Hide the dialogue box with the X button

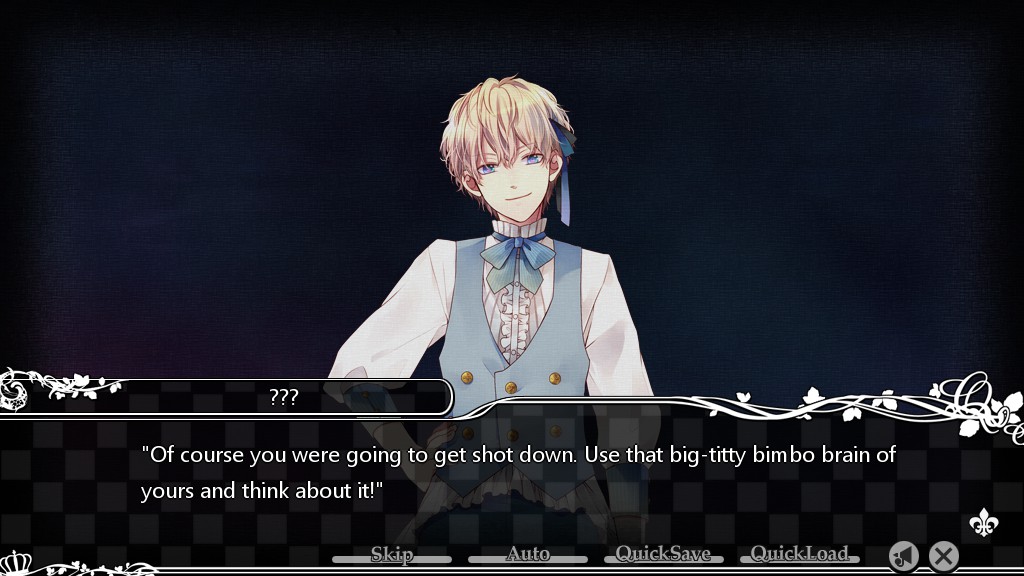tap(943, 556)
